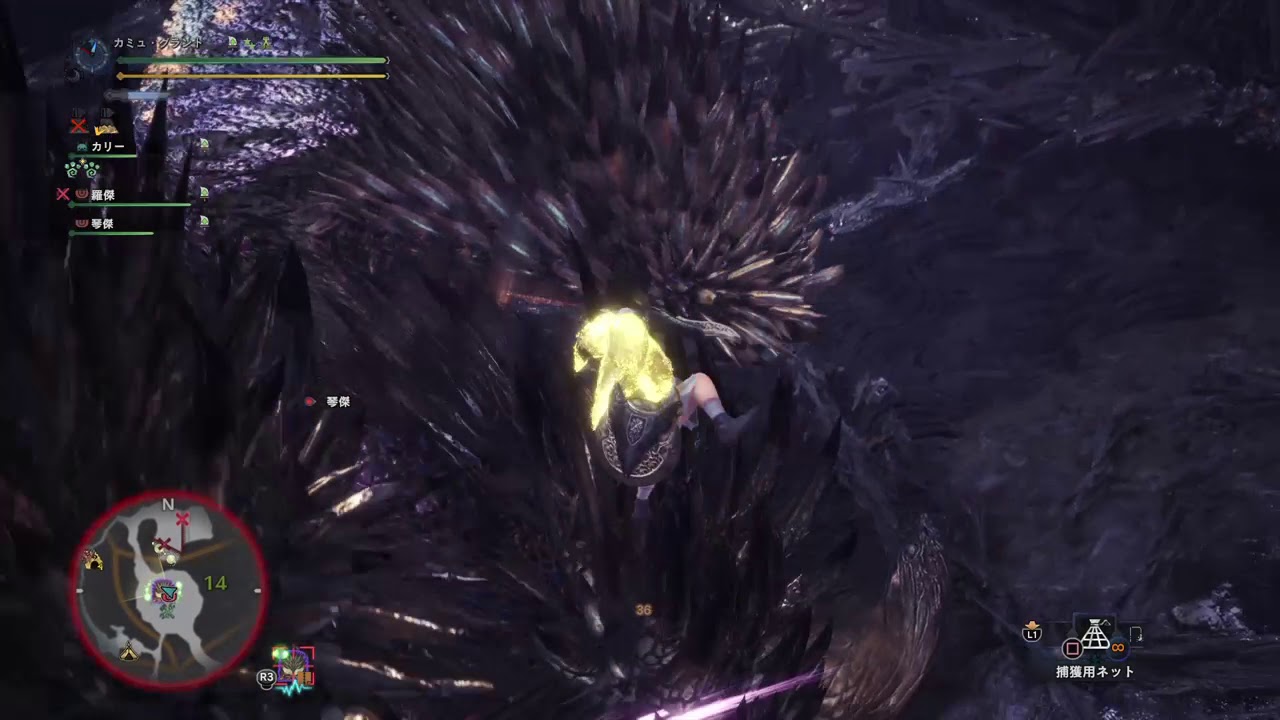Viewport: 1280px width, 720px height.
Task: Expand the item bar via the chevron above the net
Action: (1107, 621)
